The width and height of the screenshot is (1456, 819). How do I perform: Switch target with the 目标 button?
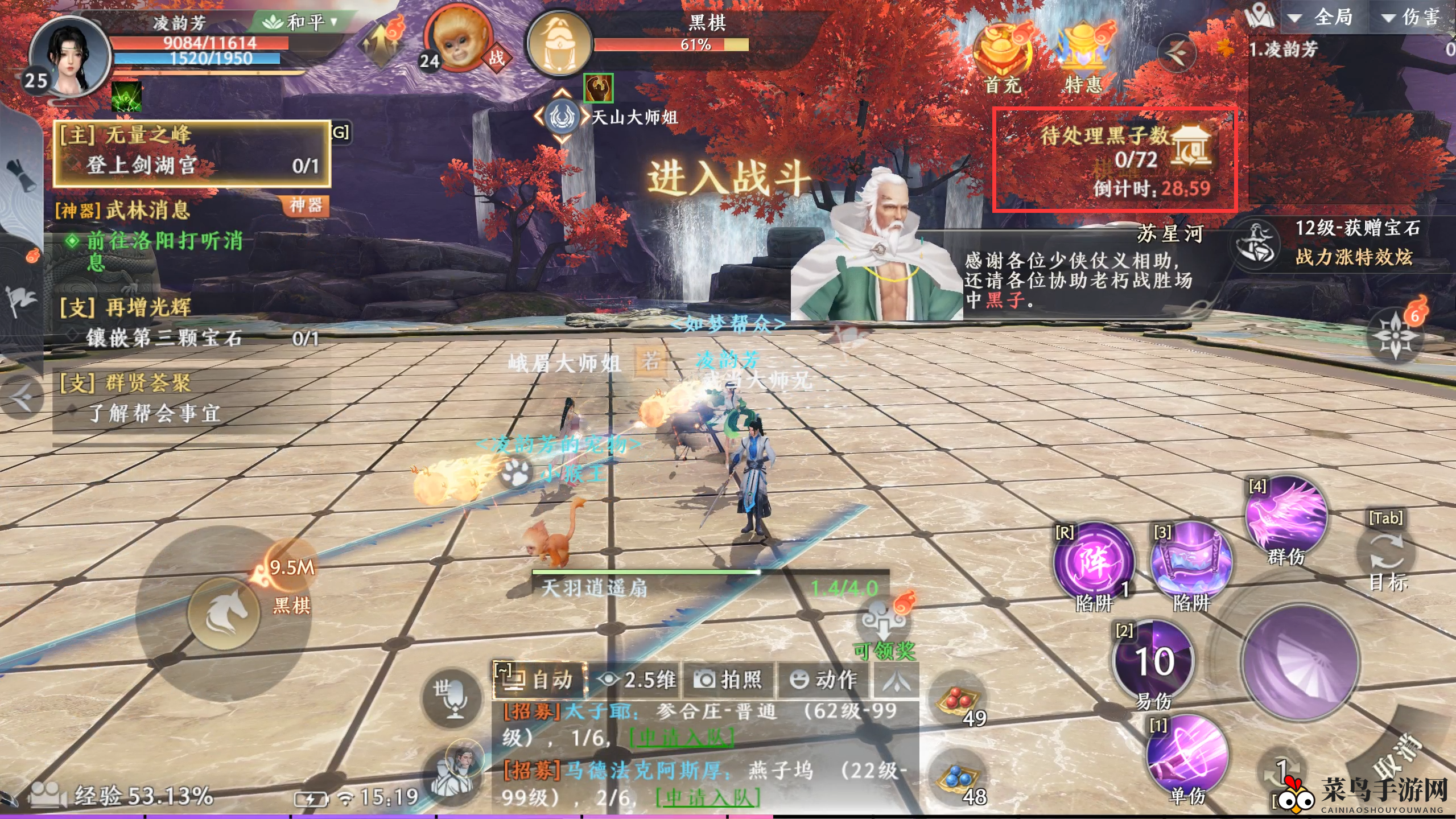pos(1387,555)
